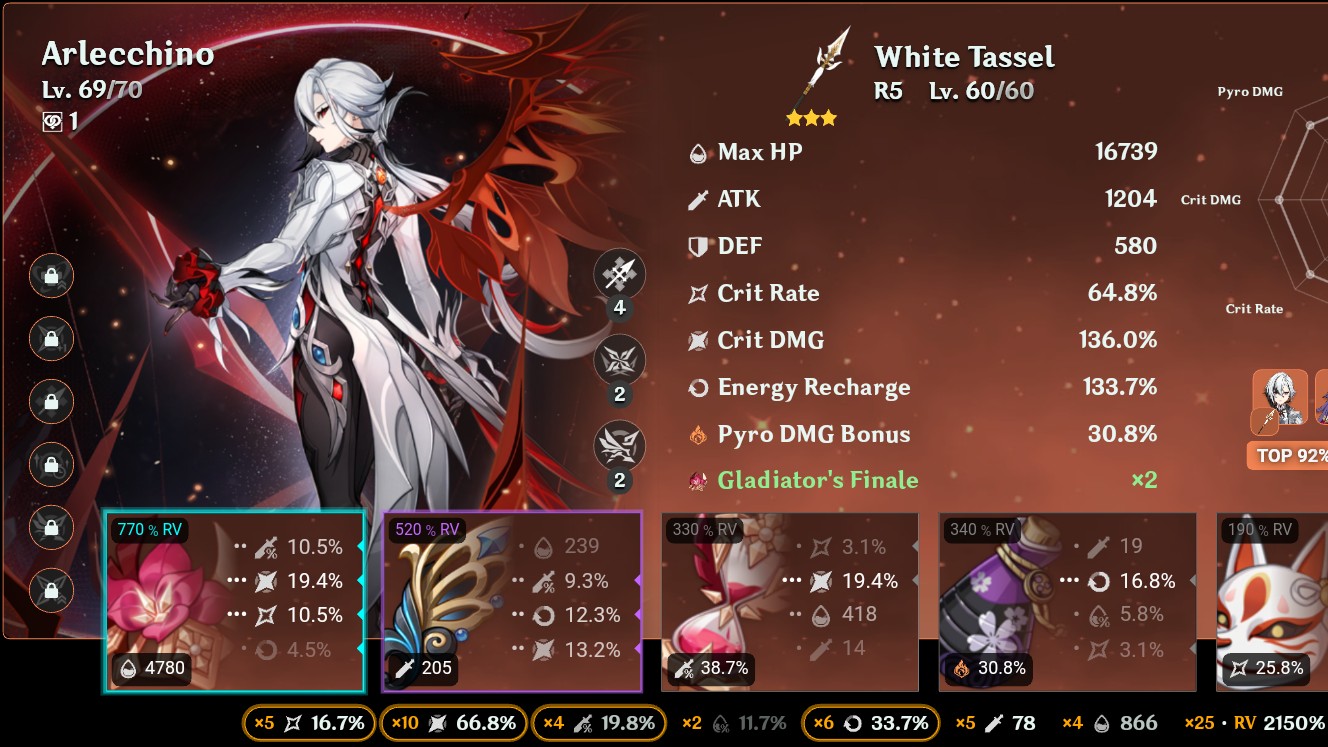Select the hourglass Sands artifact with 38.7%
The image size is (1328, 747).
pyautogui.click(x=790, y=600)
